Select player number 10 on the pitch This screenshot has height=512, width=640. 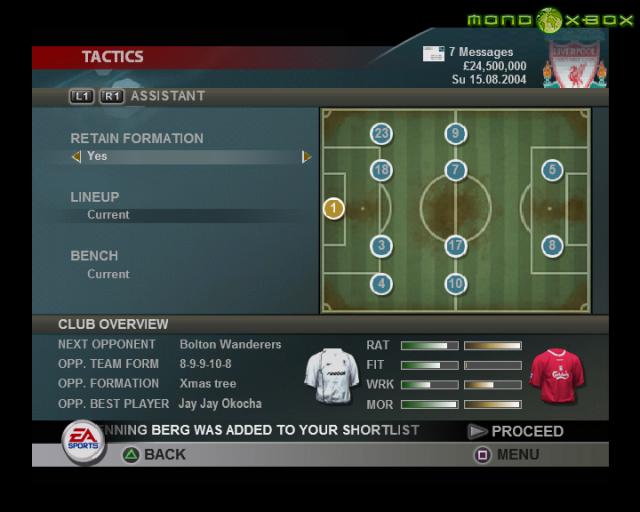tap(456, 284)
